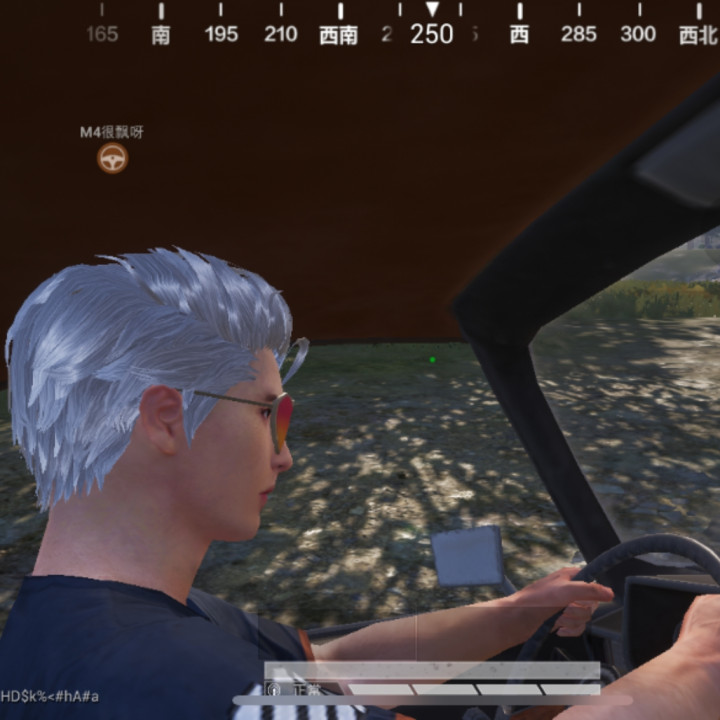Click the compass heading bar showing 250
Viewport: 720px width, 720px height.
pyautogui.click(x=431, y=33)
